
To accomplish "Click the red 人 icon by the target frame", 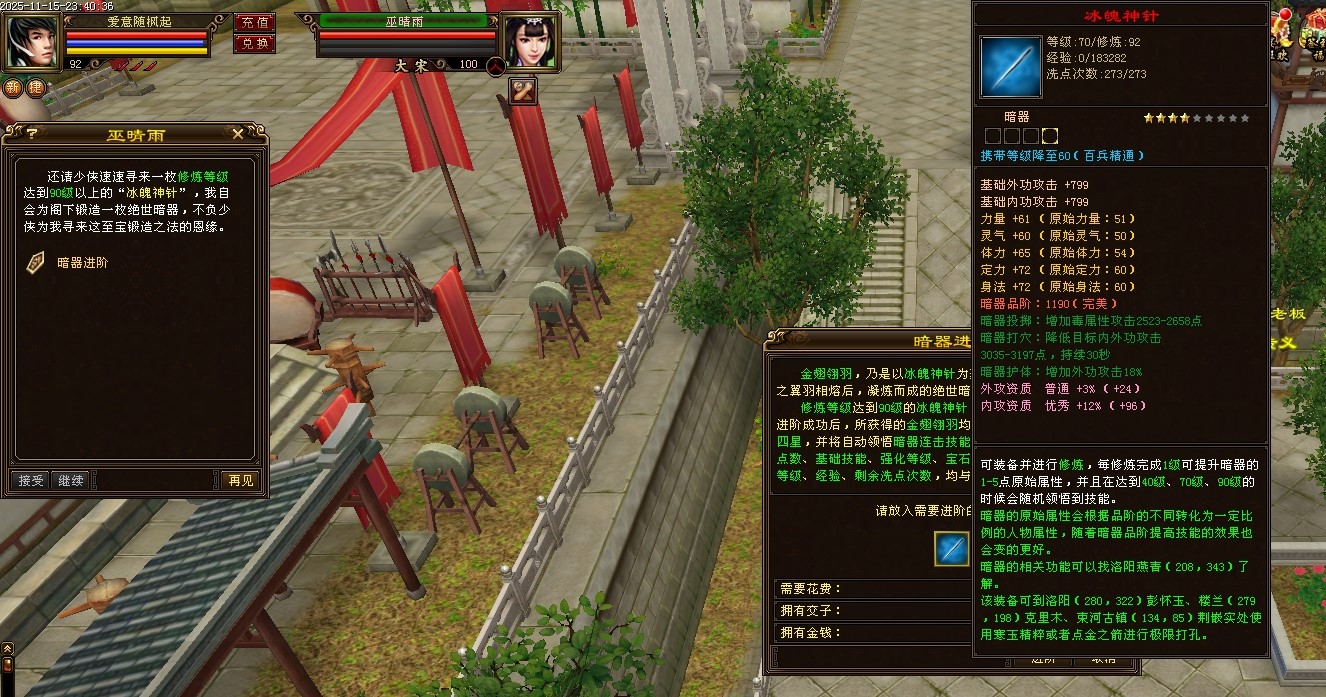I will click(x=496, y=66).
